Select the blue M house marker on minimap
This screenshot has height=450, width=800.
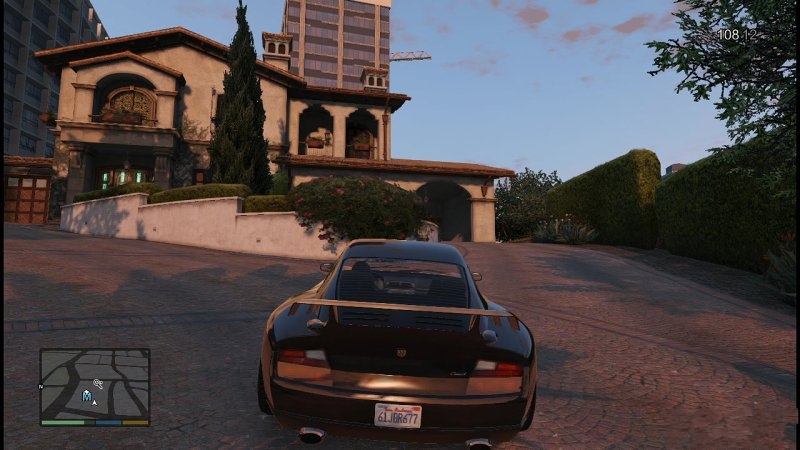(87, 396)
